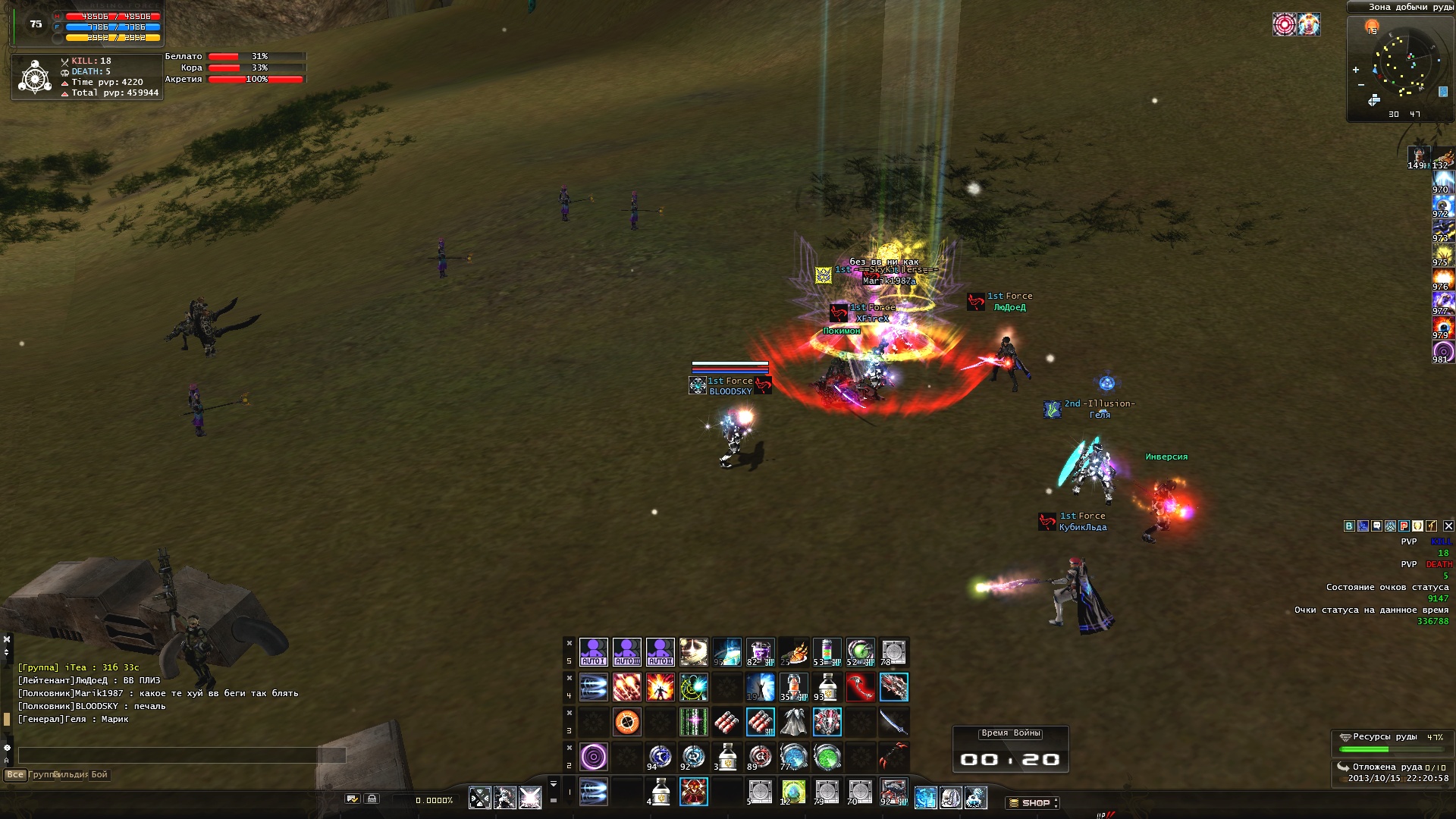Switch chat to the Все tab

14,774
